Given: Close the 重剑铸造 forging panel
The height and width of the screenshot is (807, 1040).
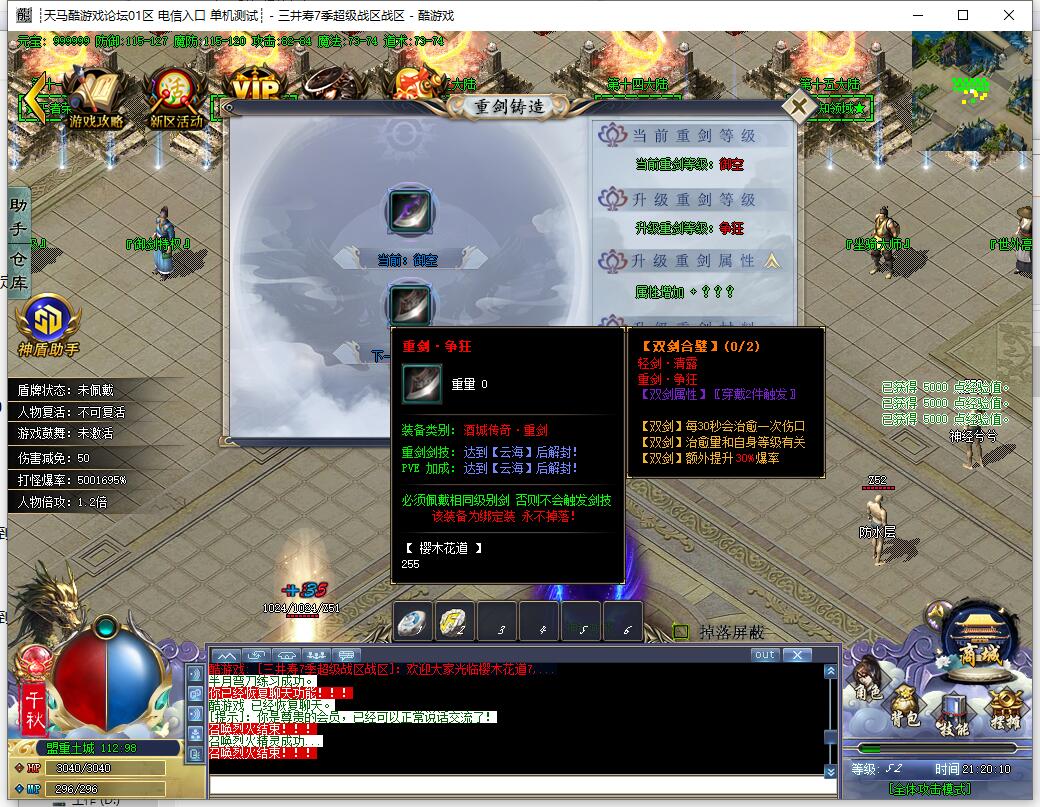Looking at the screenshot, I should [798, 106].
